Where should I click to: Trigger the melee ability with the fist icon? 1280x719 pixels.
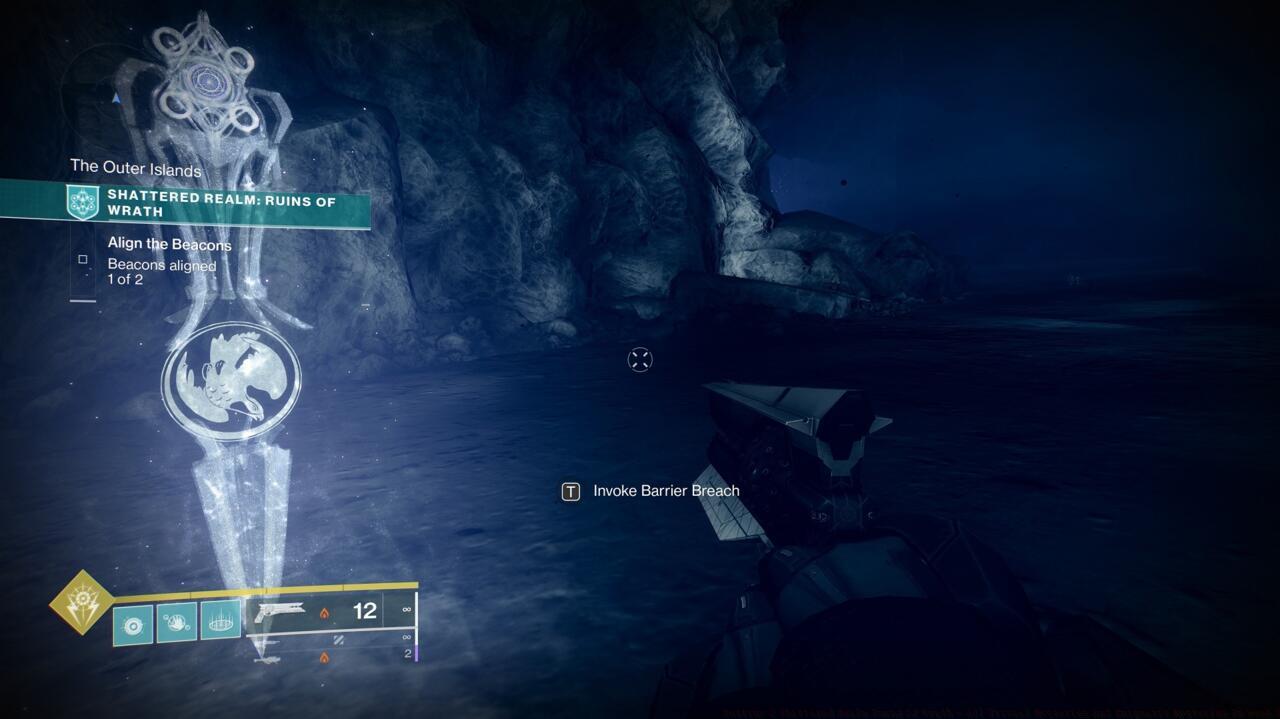click(x=177, y=621)
